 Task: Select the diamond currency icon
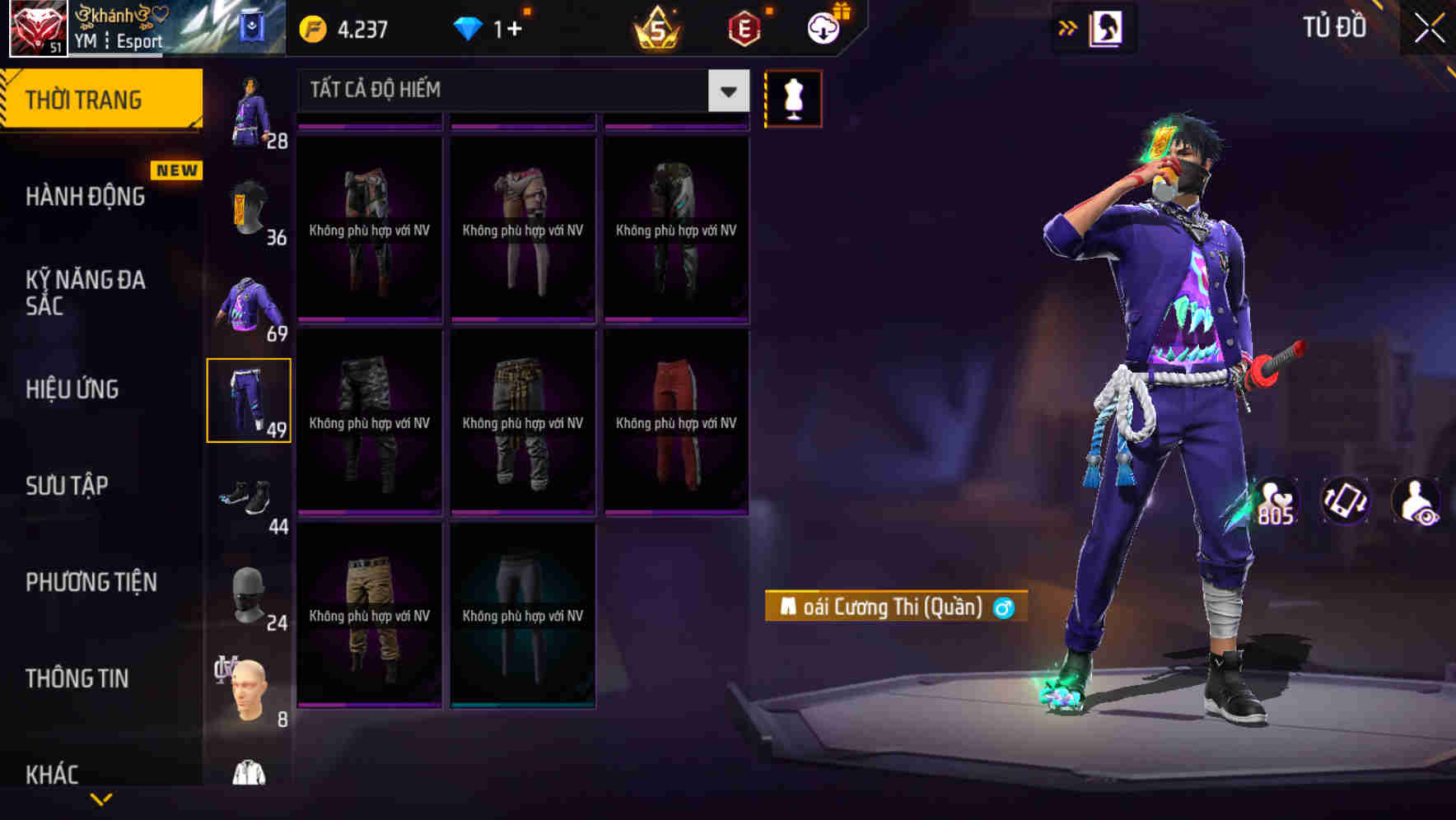tap(469, 27)
